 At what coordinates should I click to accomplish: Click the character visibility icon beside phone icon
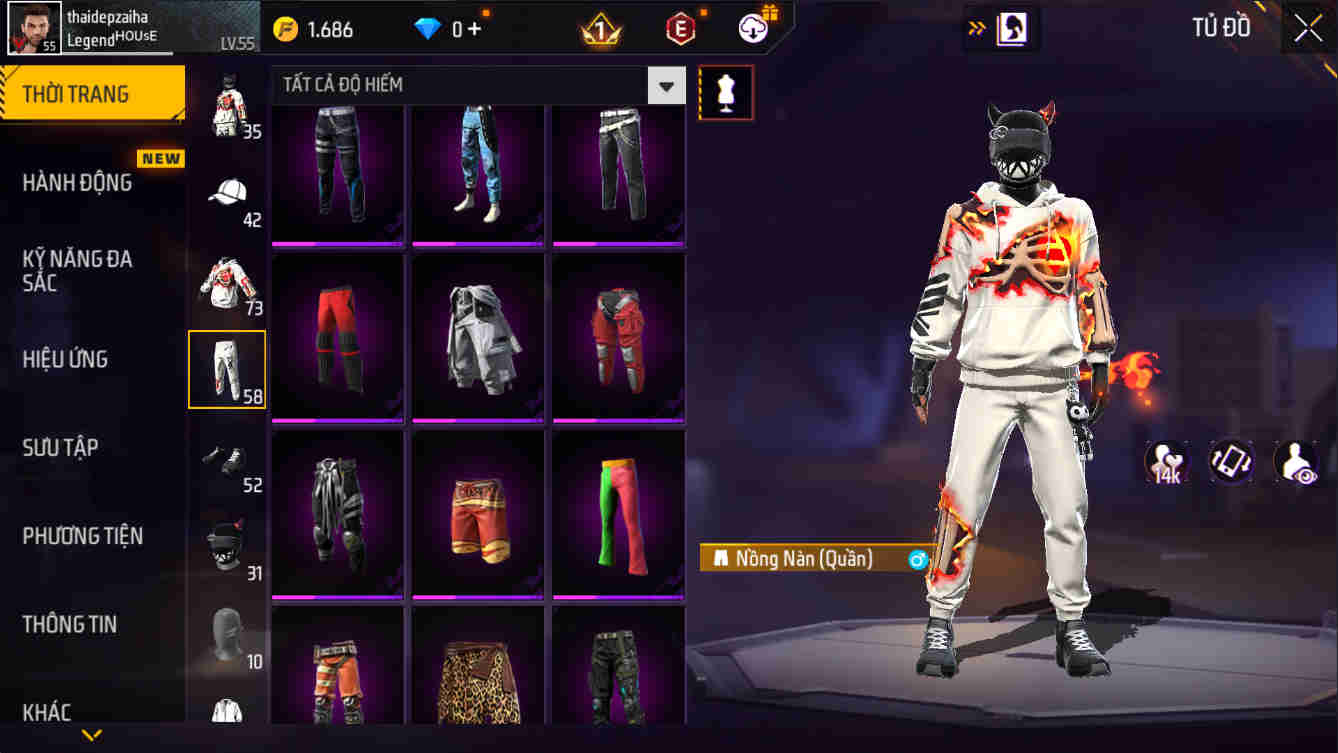(1295, 462)
